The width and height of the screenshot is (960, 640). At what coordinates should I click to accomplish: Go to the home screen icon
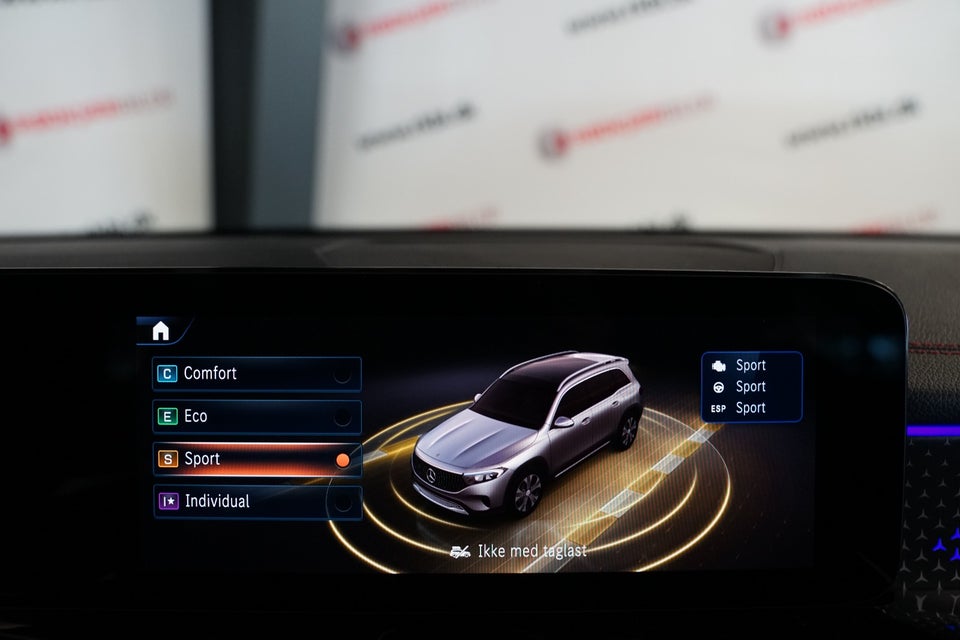click(160, 331)
